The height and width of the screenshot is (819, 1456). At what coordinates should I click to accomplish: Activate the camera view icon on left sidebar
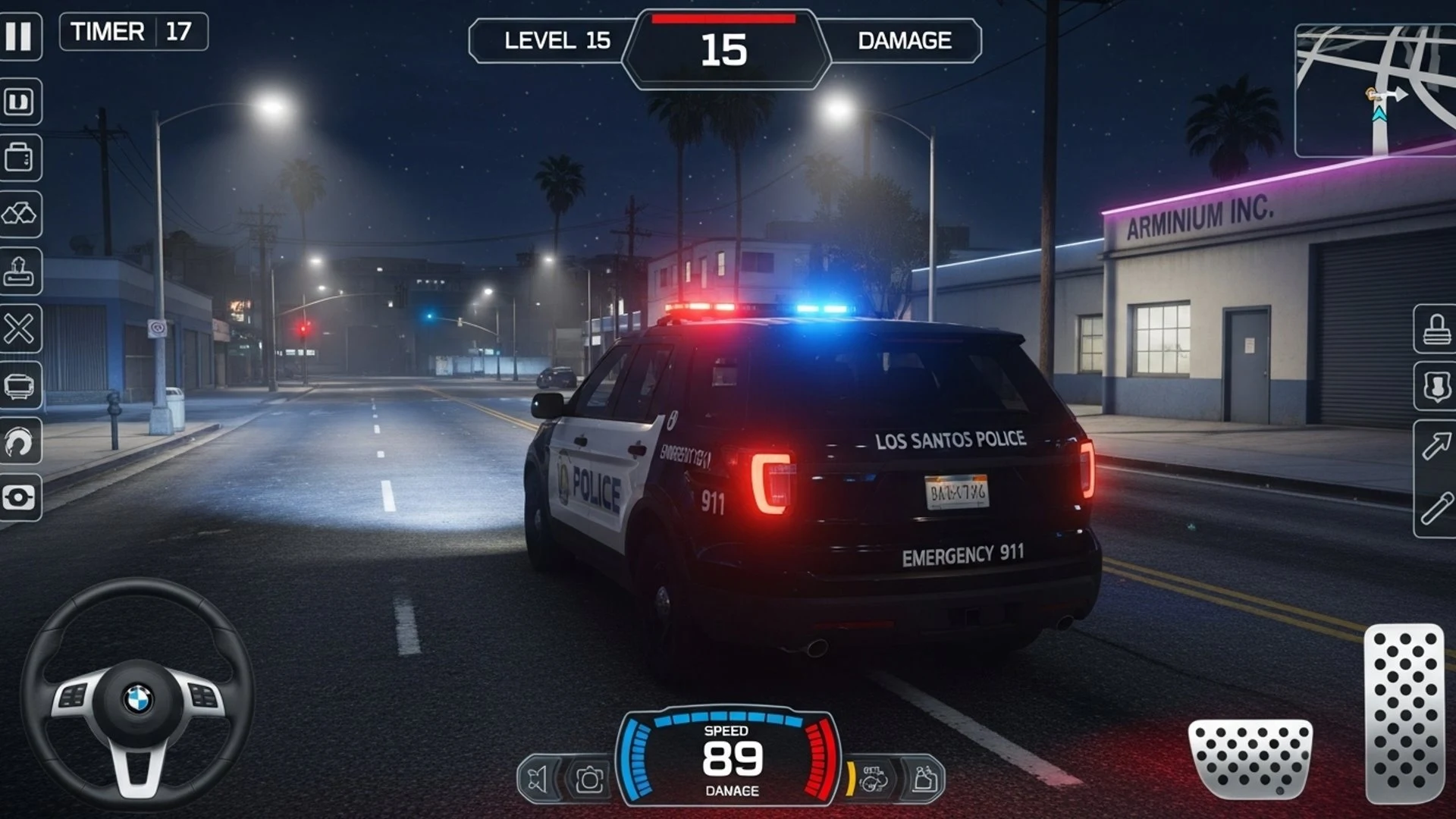click(x=19, y=498)
